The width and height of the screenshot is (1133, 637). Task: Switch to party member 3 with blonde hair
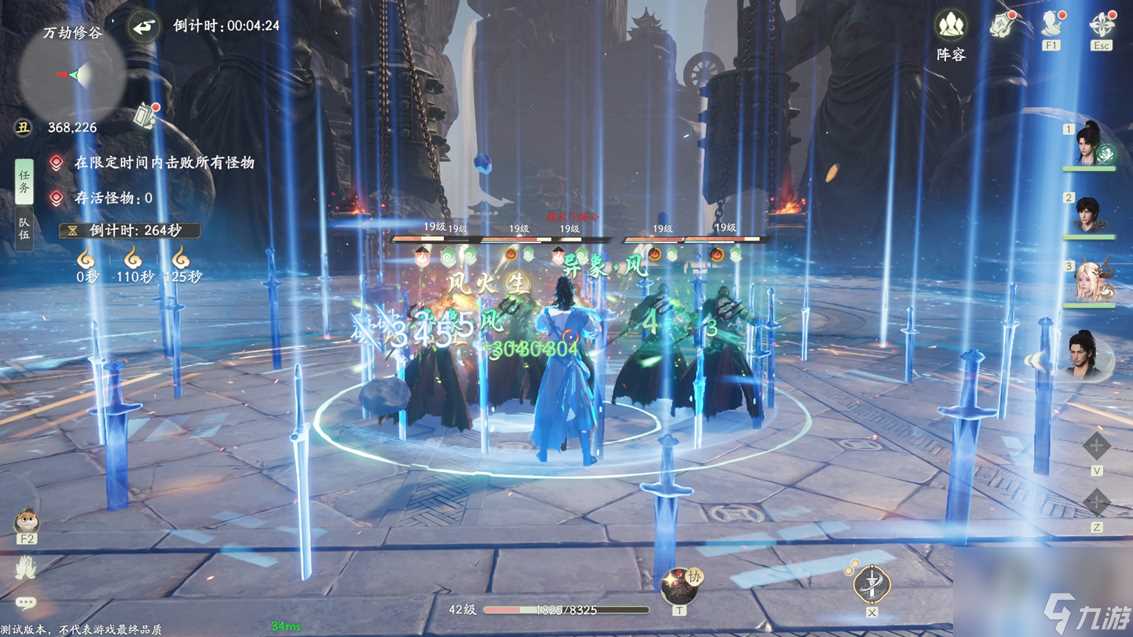pyautogui.click(x=1090, y=283)
